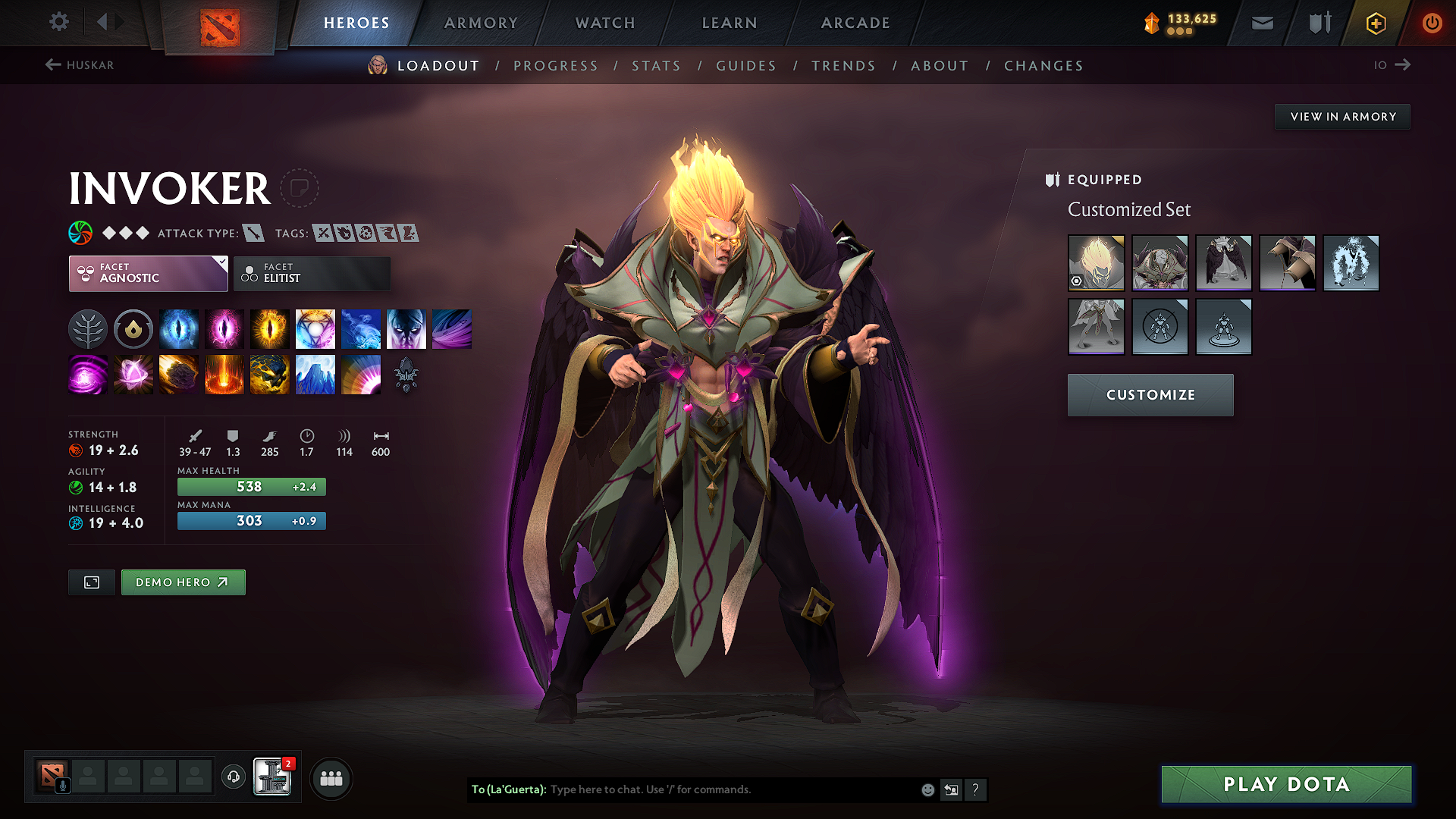Click the Aghanim's Shard icon below abilities
1456x819 pixels.
(x=406, y=374)
